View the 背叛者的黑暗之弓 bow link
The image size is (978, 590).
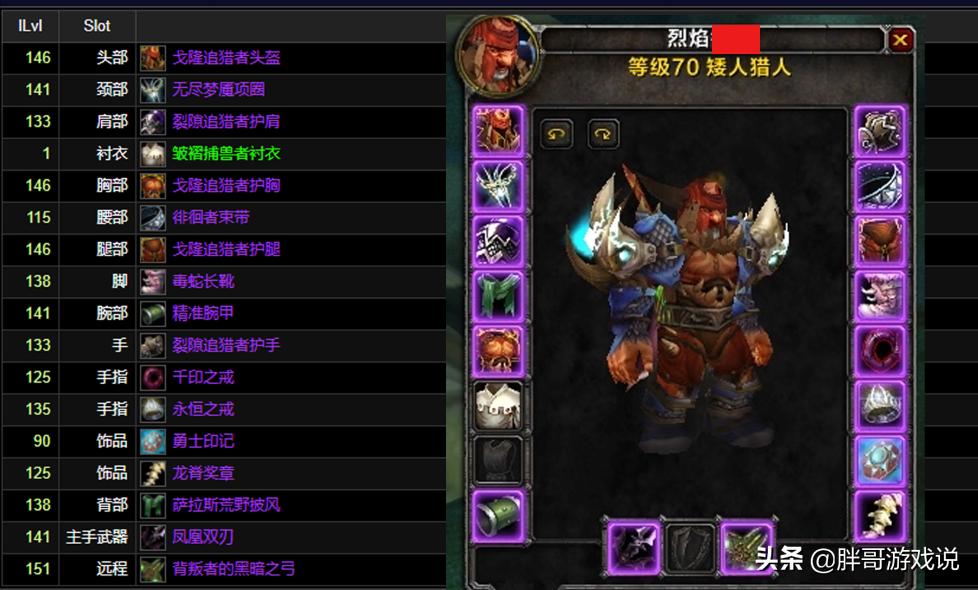[234, 569]
